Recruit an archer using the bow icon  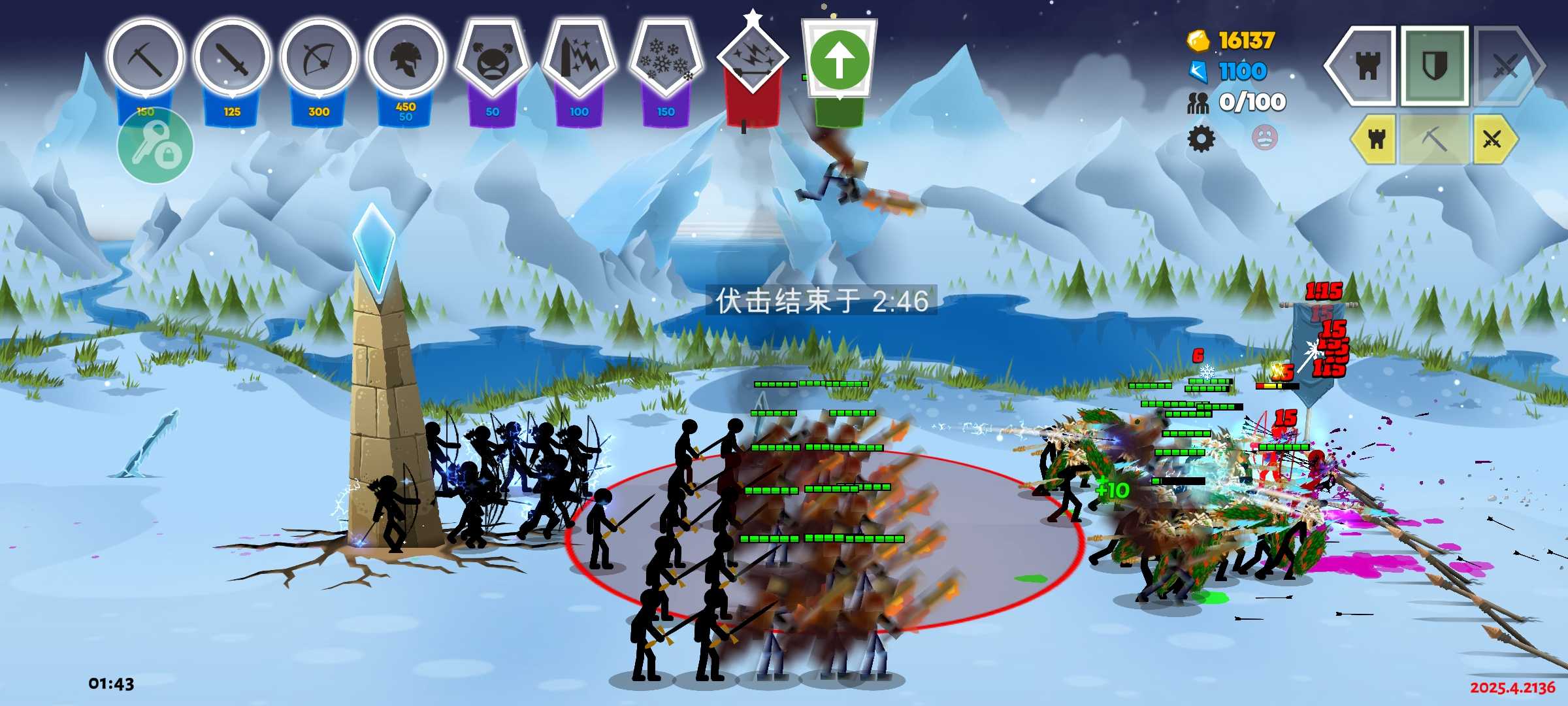(x=319, y=59)
